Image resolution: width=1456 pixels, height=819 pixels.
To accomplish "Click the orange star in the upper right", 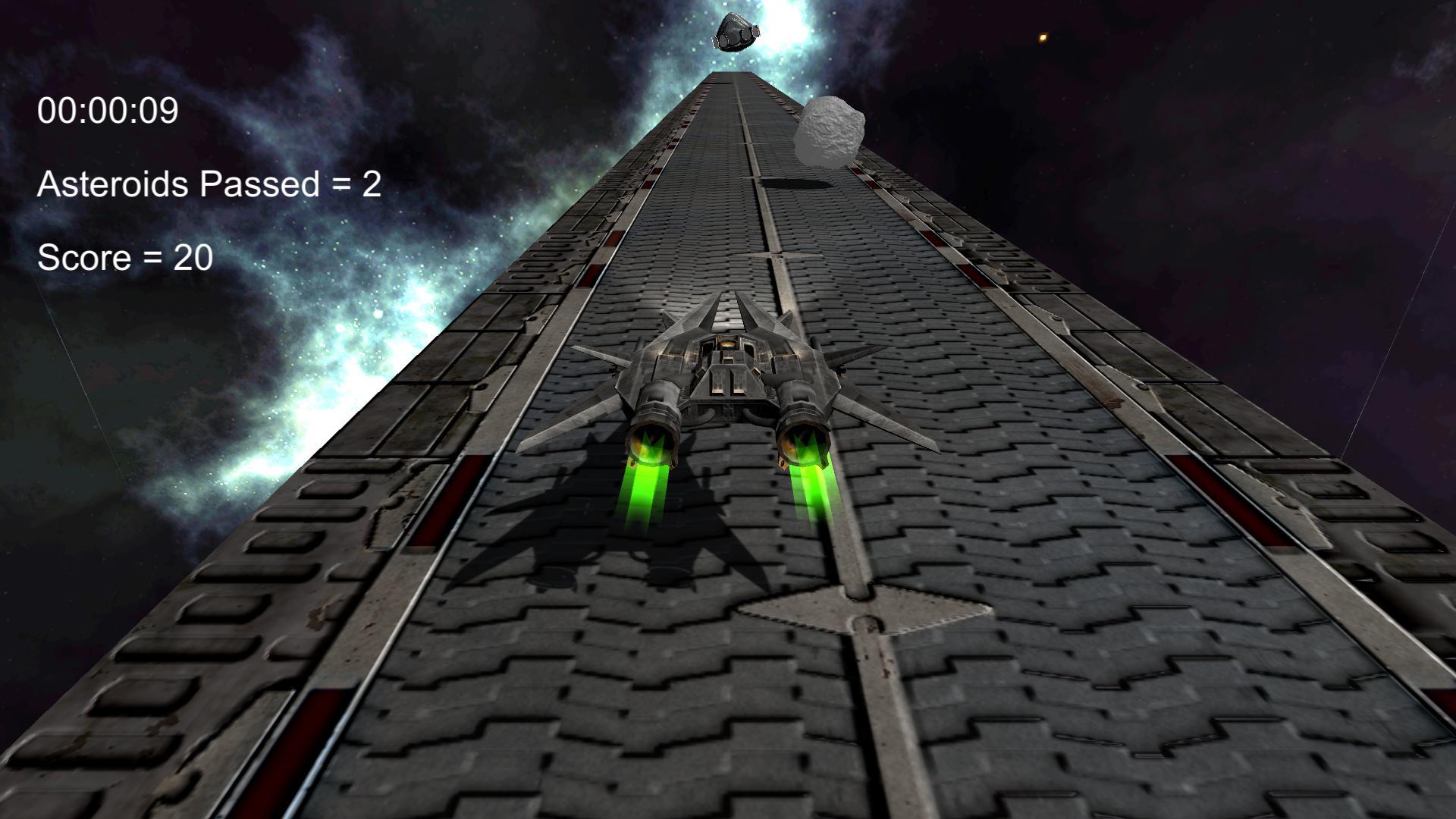I will 1043,36.
